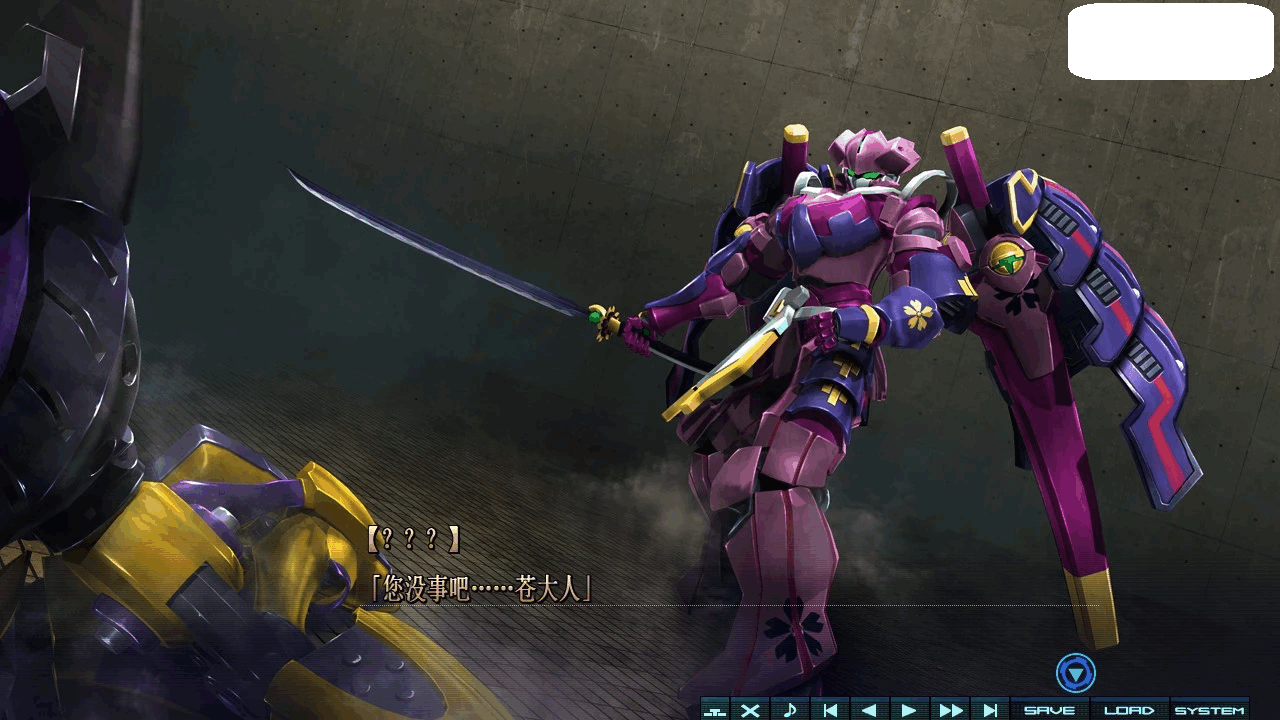Open the SAVE menu
This screenshot has height=720, width=1280.
tap(1049, 709)
